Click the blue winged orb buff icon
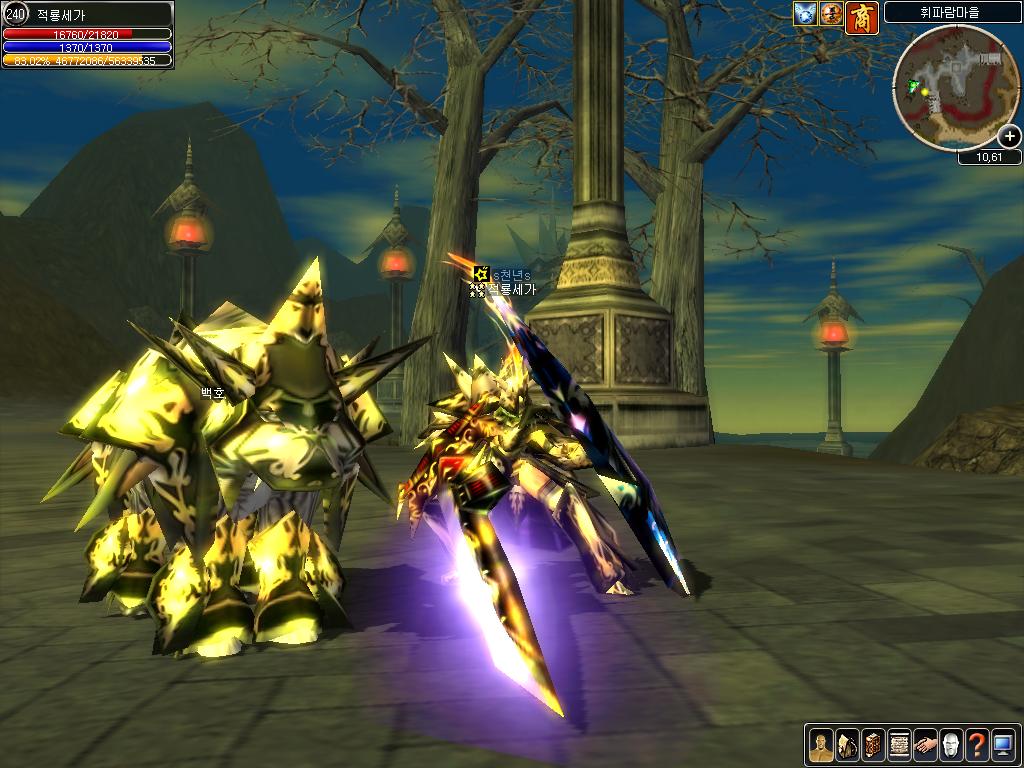Image resolution: width=1024 pixels, height=768 pixels. coord(805,14)
